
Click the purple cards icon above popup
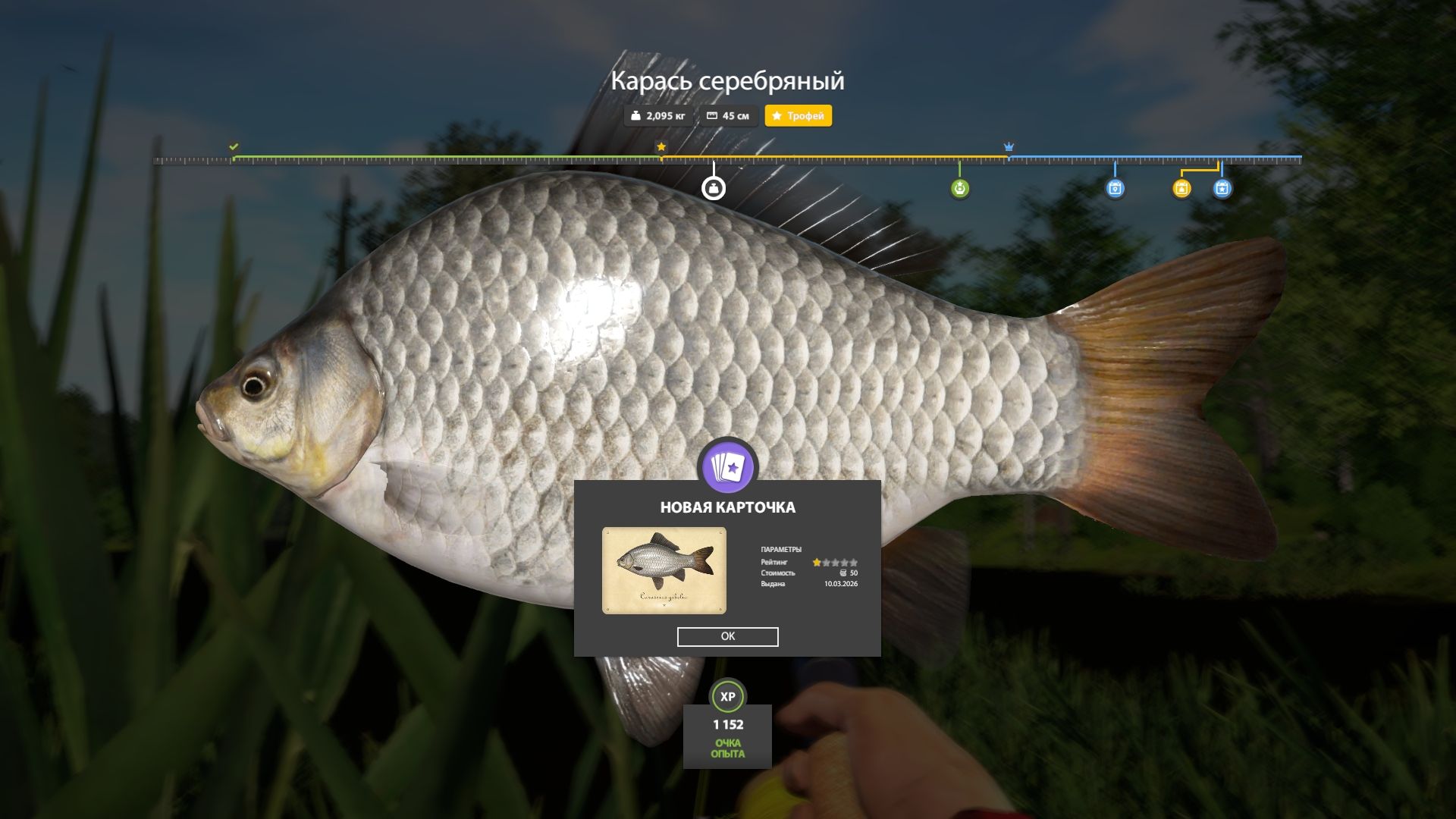pos(727,467)
